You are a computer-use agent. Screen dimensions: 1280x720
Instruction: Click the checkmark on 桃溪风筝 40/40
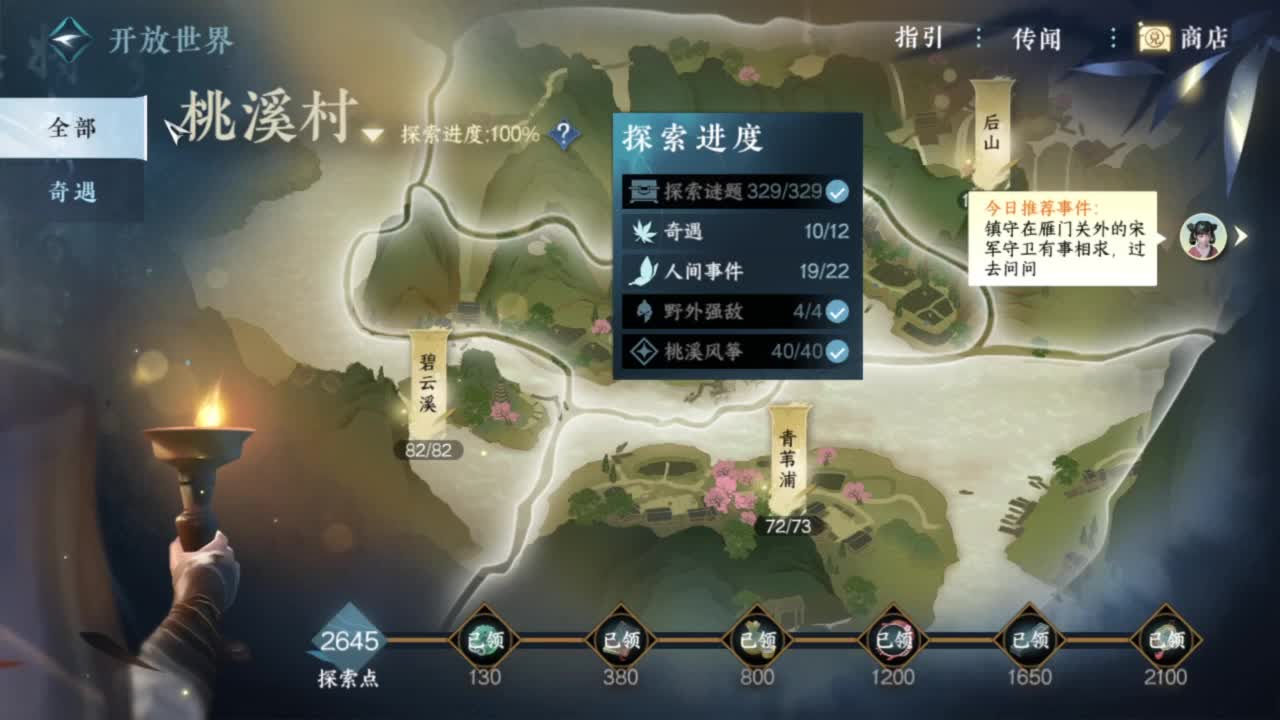836,352
